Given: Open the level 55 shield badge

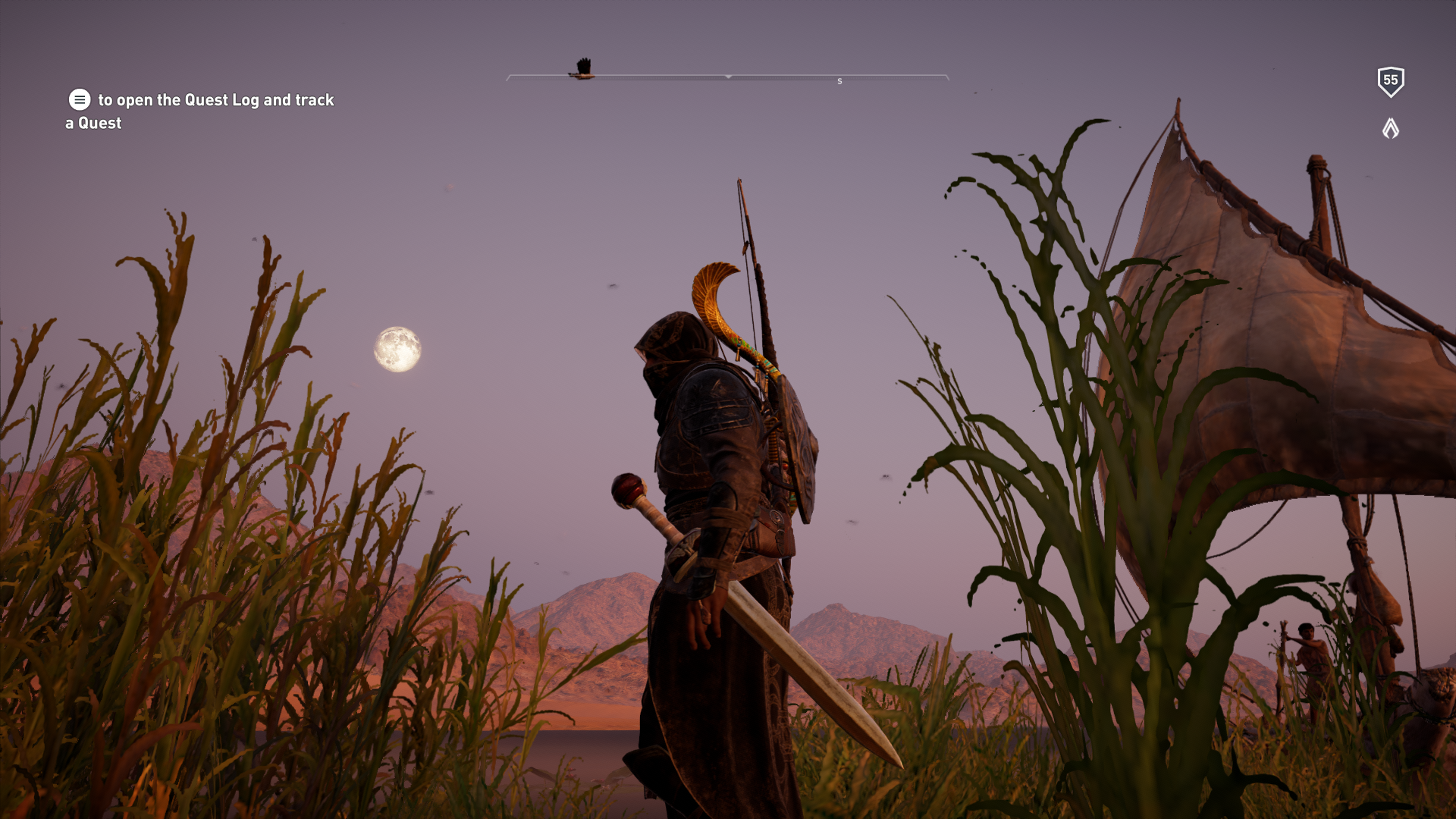Looking at the screenshot, I should pyautogui.click(x=1390, y=81).
